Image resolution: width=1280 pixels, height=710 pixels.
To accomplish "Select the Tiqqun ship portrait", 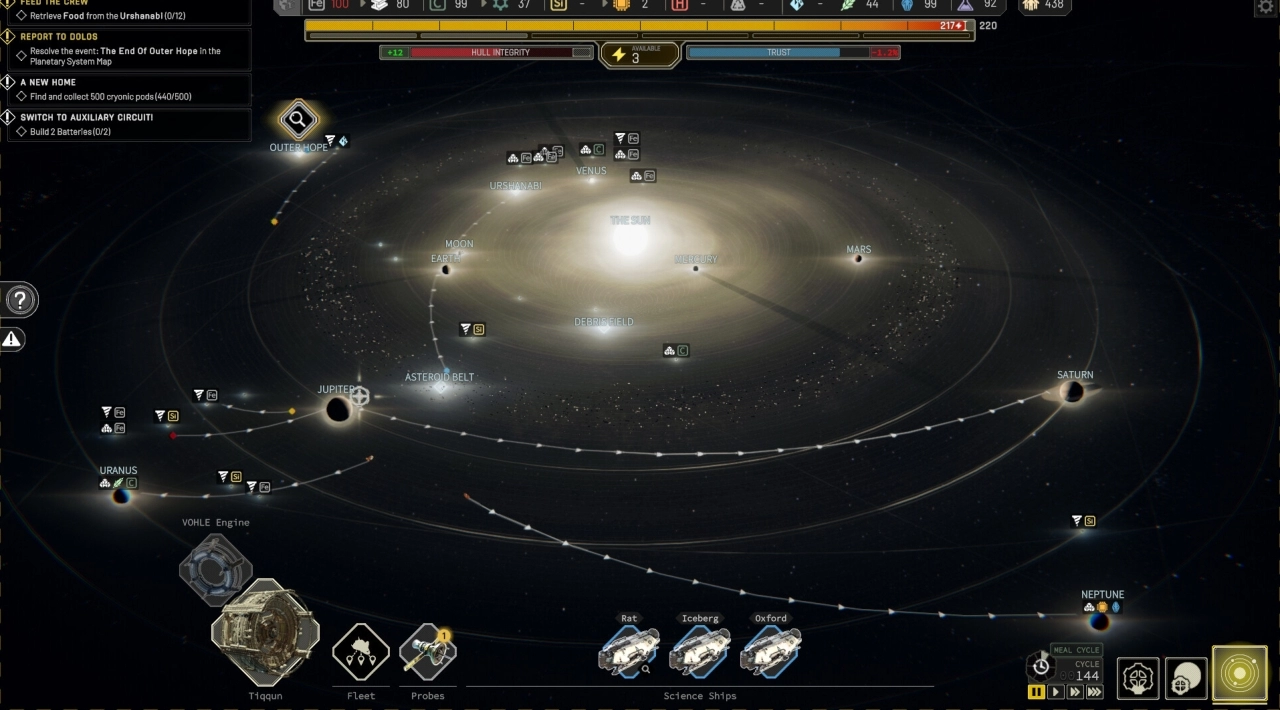I will 265,632.
